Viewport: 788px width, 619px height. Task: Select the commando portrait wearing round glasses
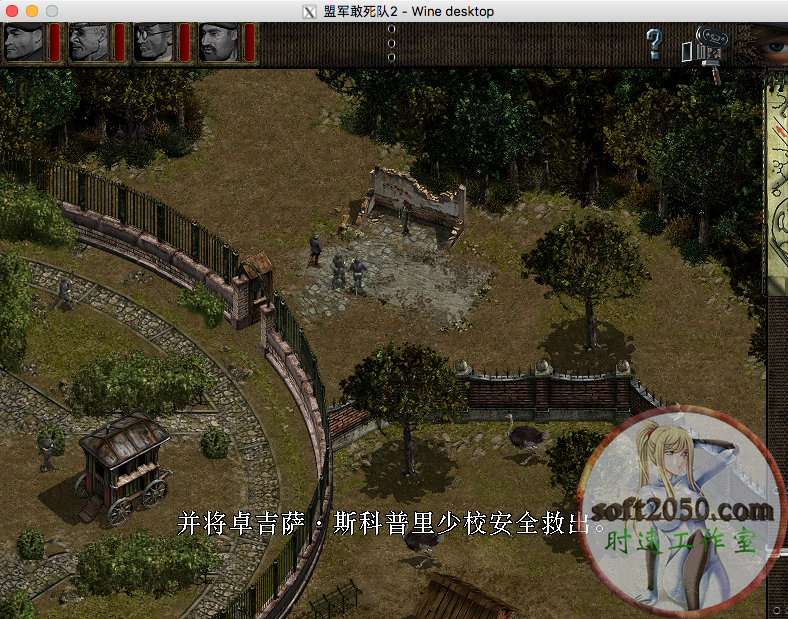pos(153,42)
